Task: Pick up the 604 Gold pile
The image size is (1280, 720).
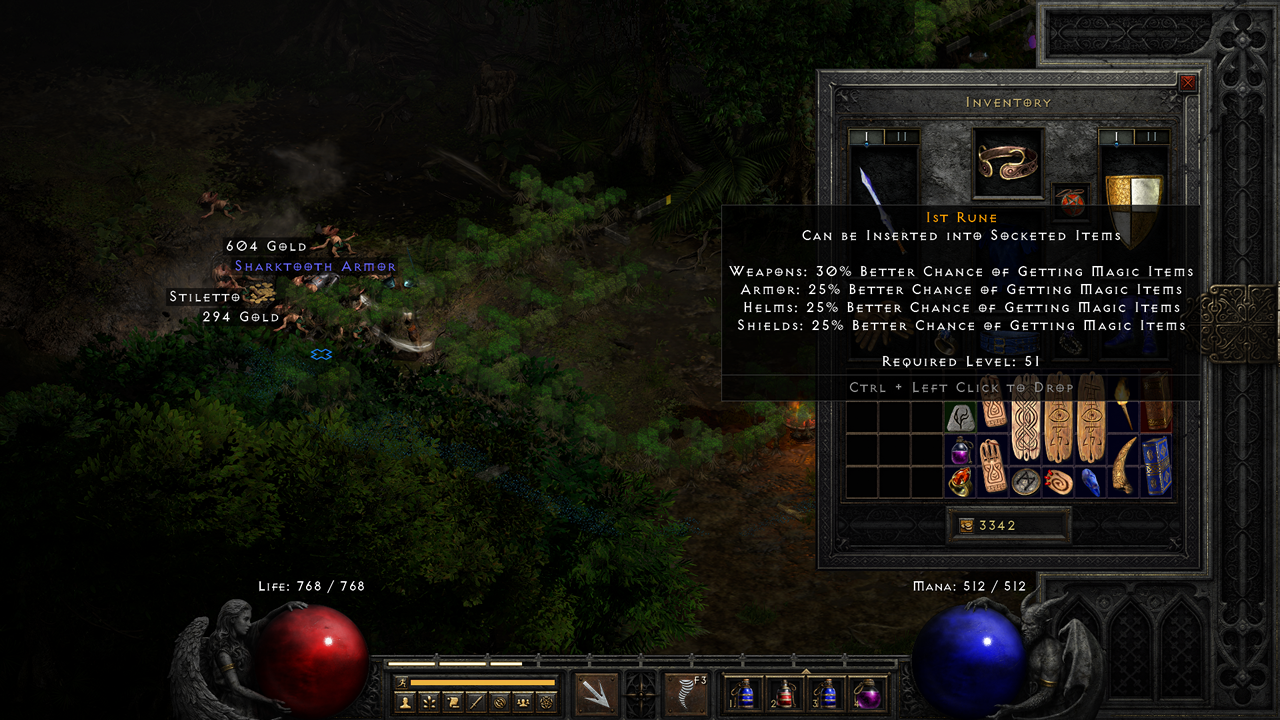Action: 268,246
